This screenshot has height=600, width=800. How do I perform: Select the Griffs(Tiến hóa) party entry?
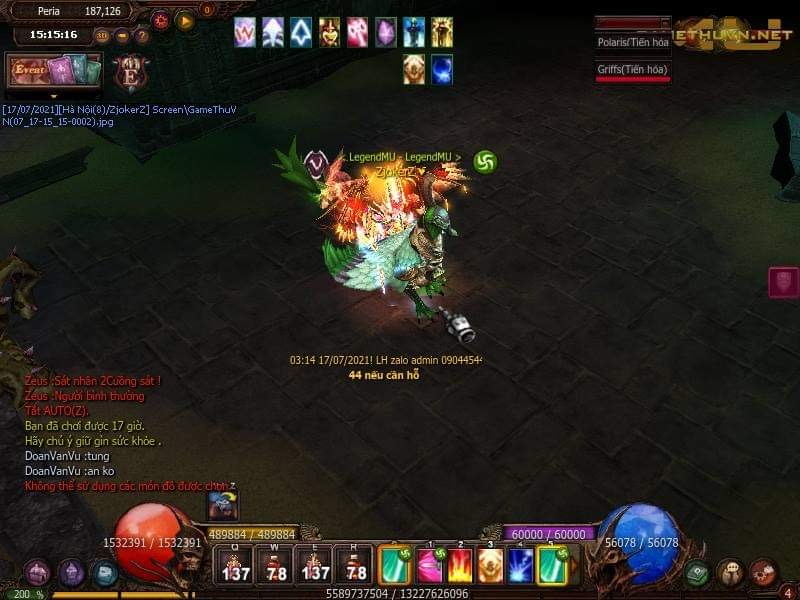[x=633, y=70]
